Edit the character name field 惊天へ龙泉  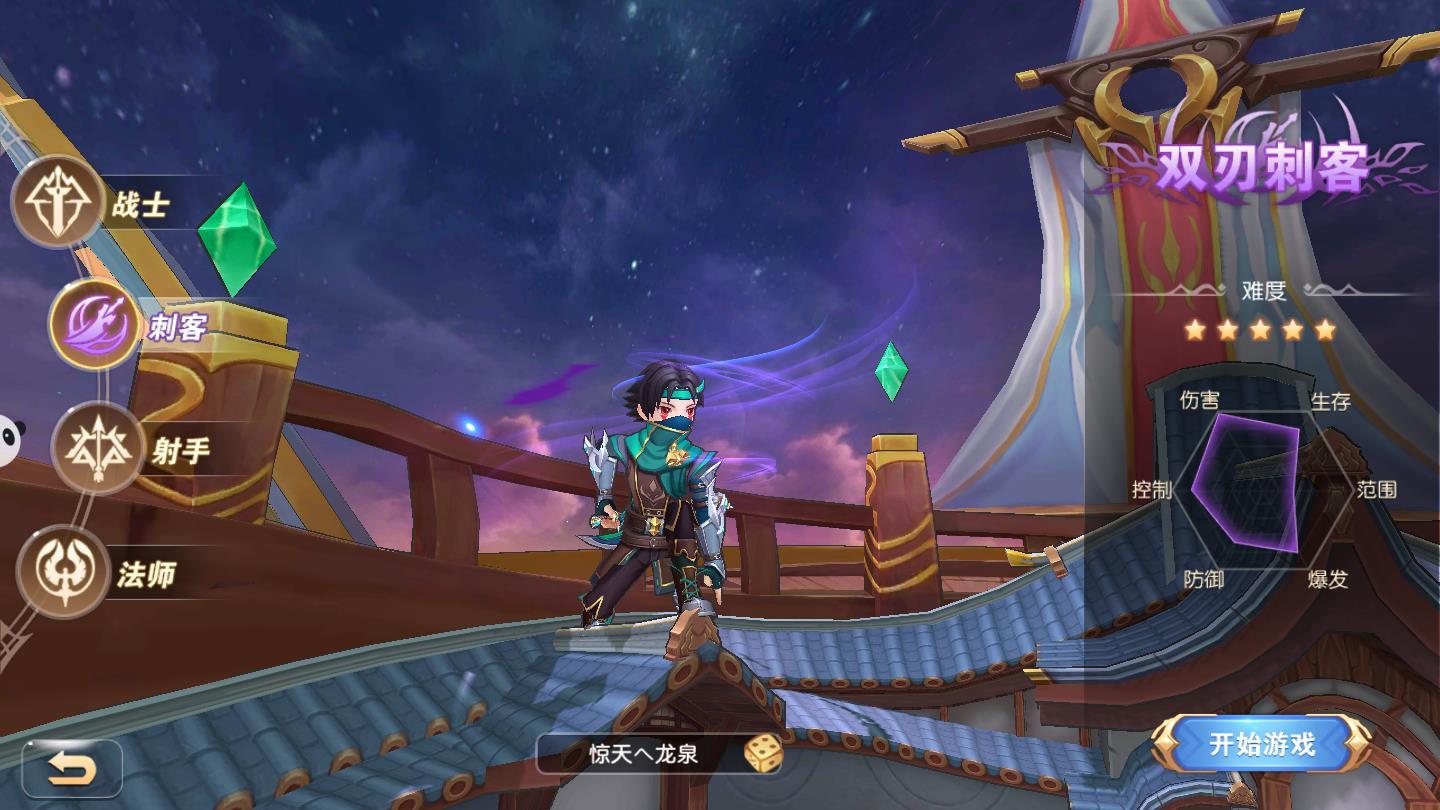(644, 754)
